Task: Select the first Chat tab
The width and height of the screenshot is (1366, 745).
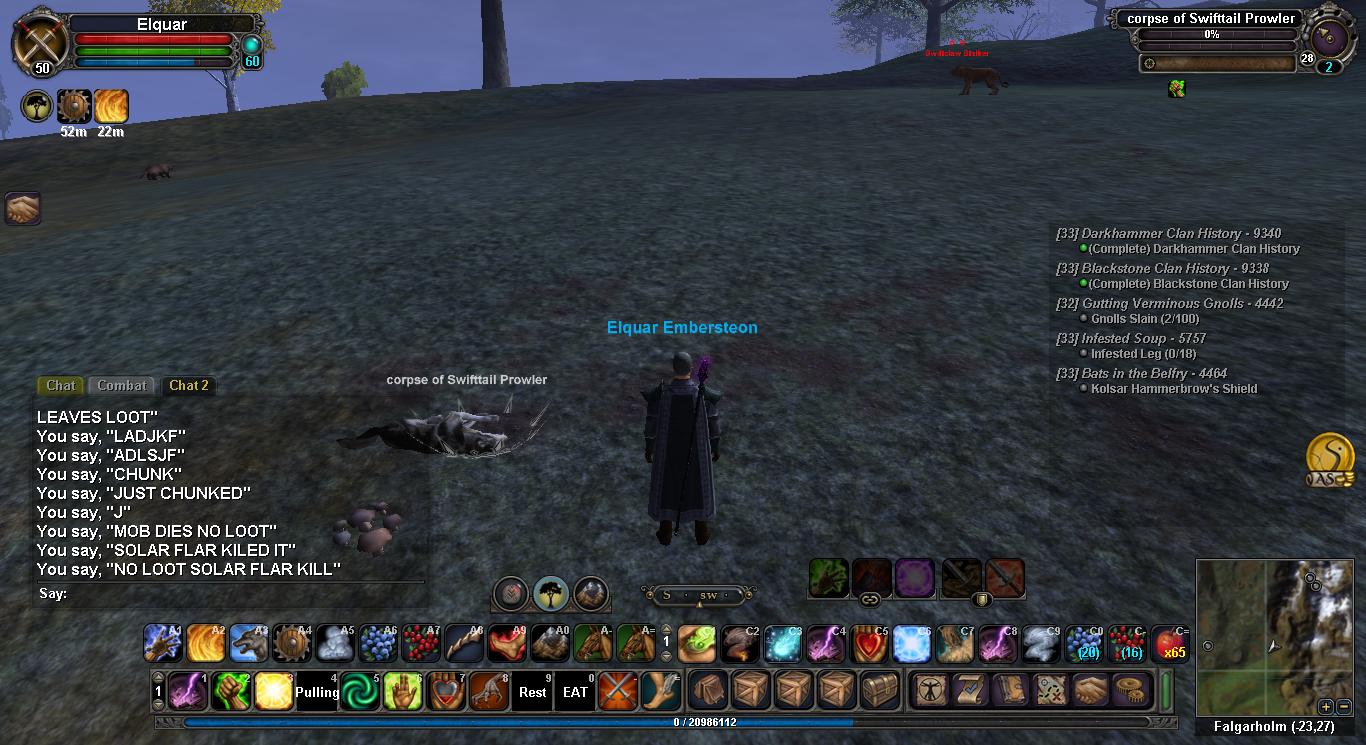Action: tap(60, 385)
